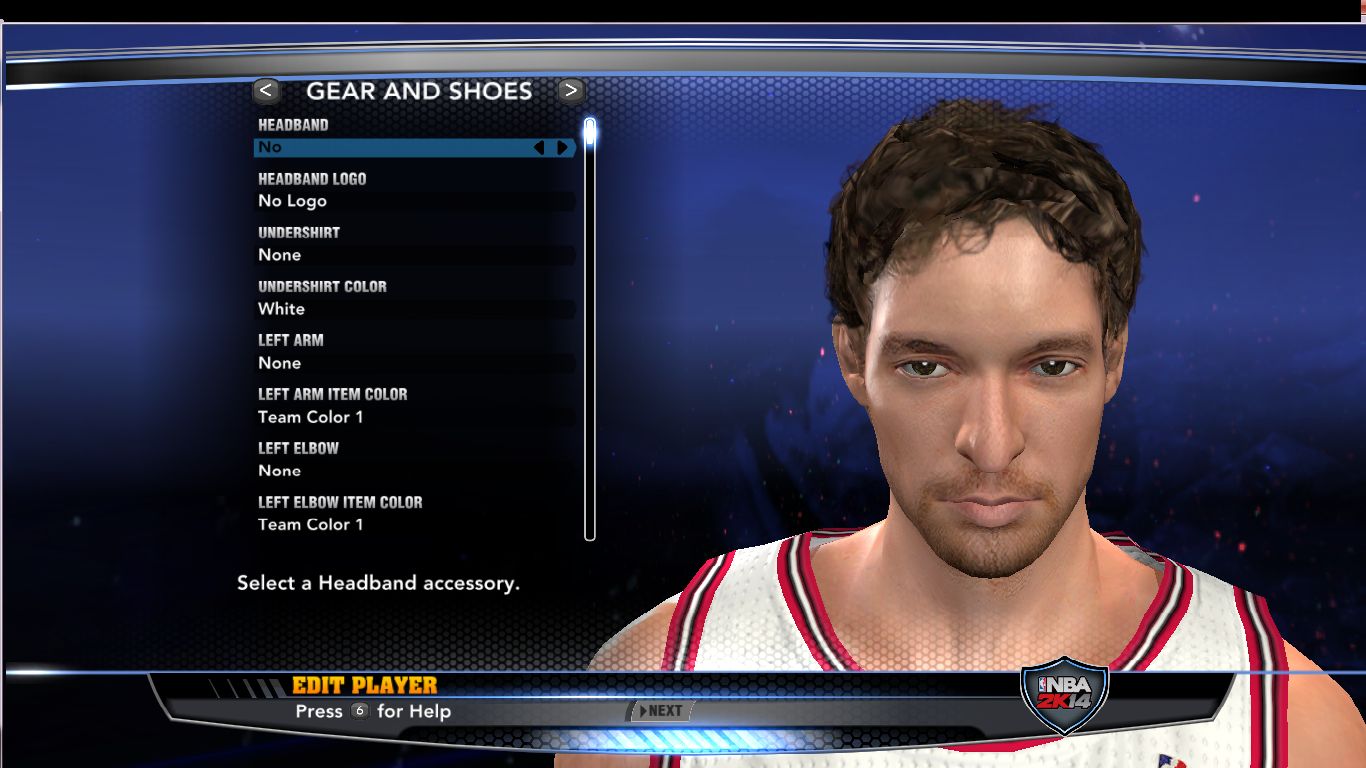The image size is (1366, 768).
Task: Cycle Headband value with right arrow
Action: click(x=563, y=148)
